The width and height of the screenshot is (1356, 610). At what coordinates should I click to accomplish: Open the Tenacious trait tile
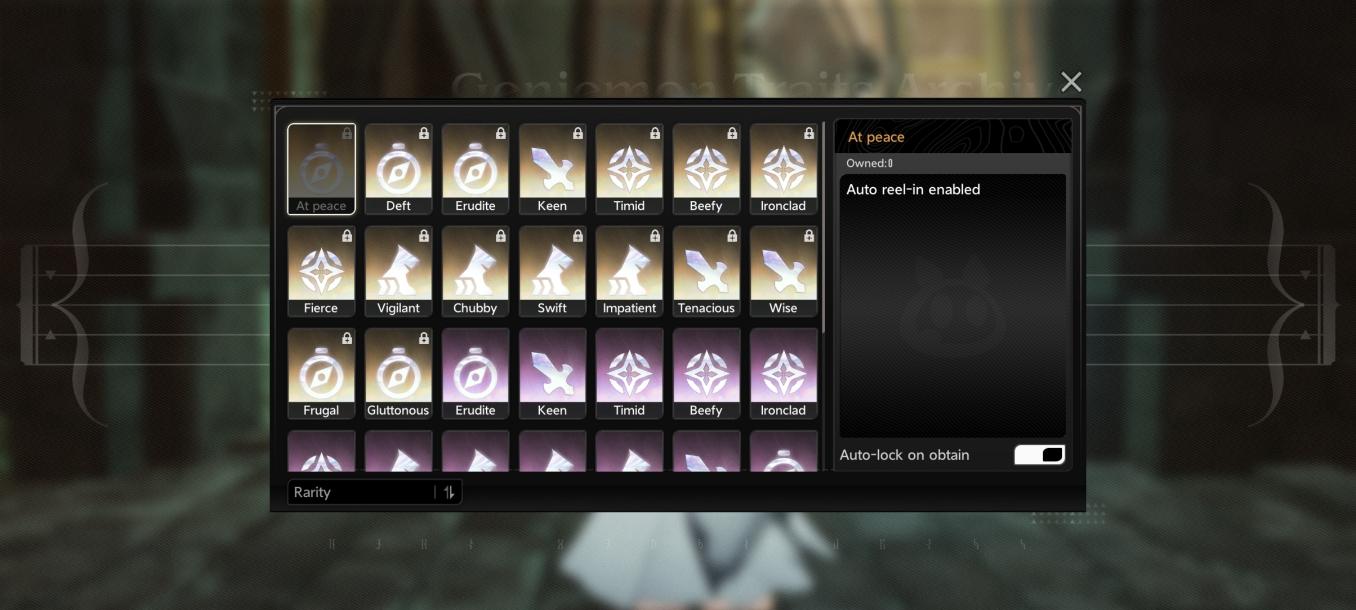[x=706, y=270]
